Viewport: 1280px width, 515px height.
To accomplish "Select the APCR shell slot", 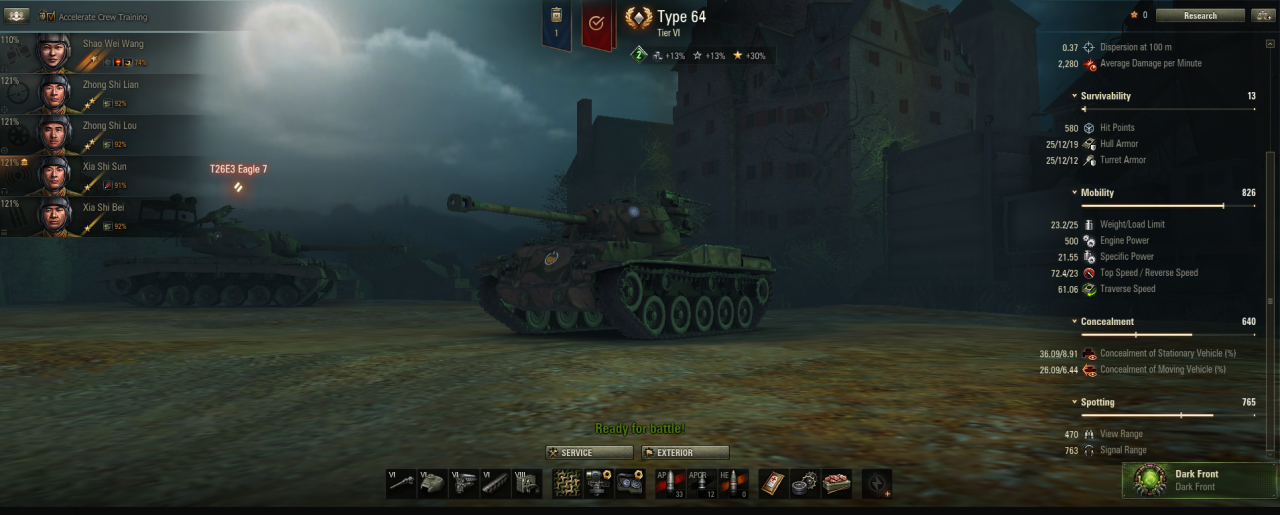I will coord(702,483).
